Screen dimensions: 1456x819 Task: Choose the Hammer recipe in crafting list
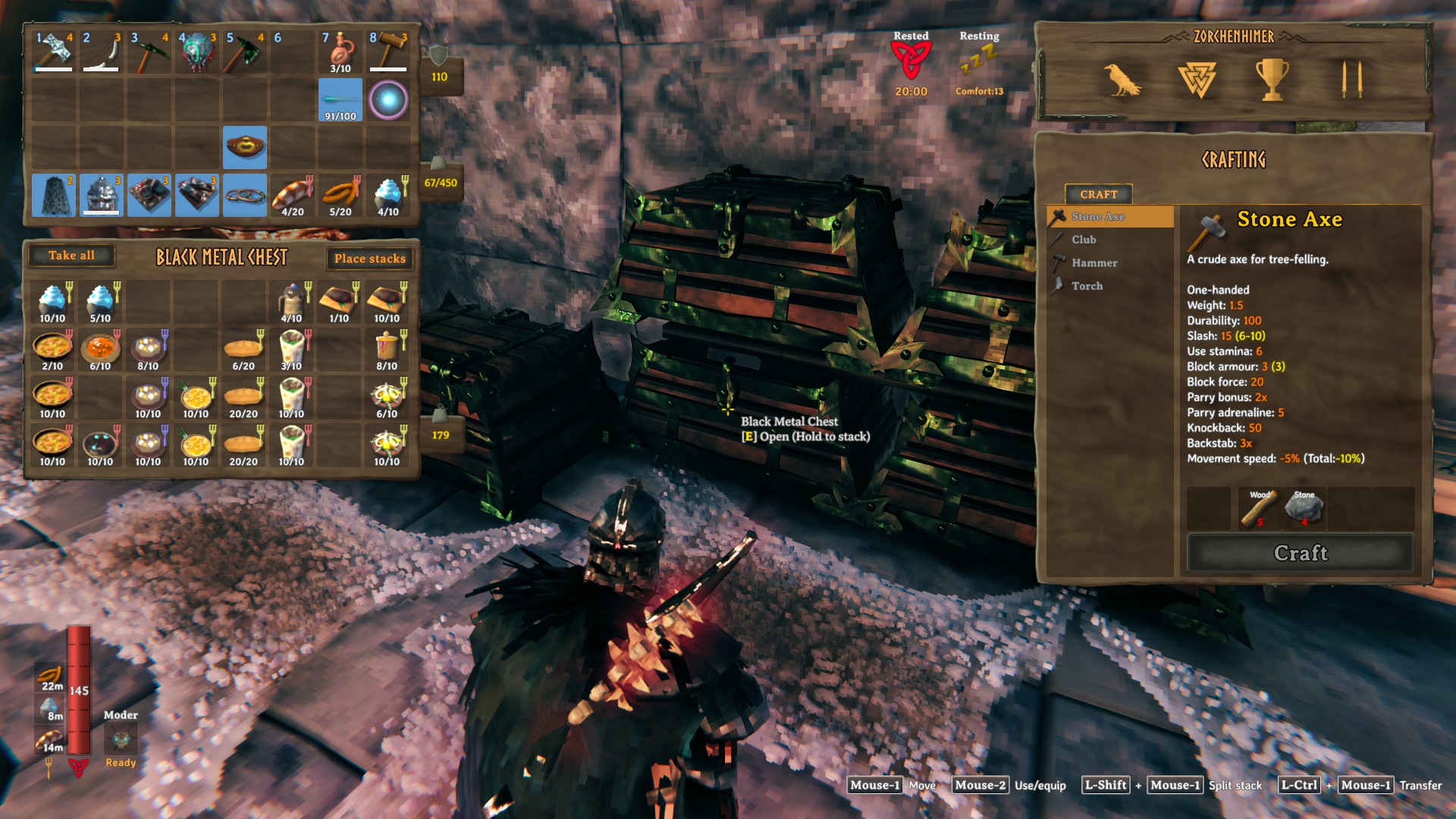point(1094,263)
